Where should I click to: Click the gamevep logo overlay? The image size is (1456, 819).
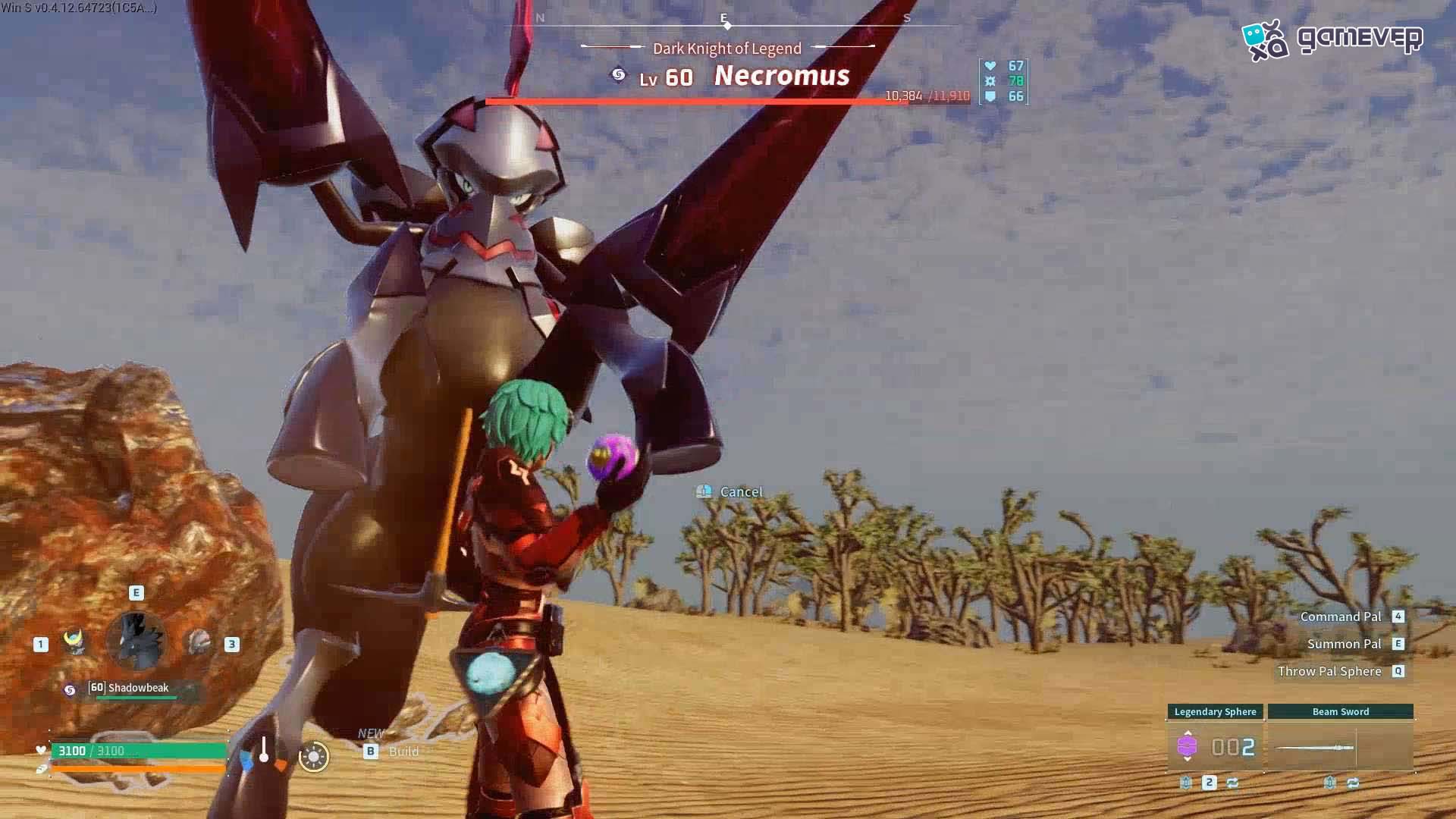(x=1332, y=39)
